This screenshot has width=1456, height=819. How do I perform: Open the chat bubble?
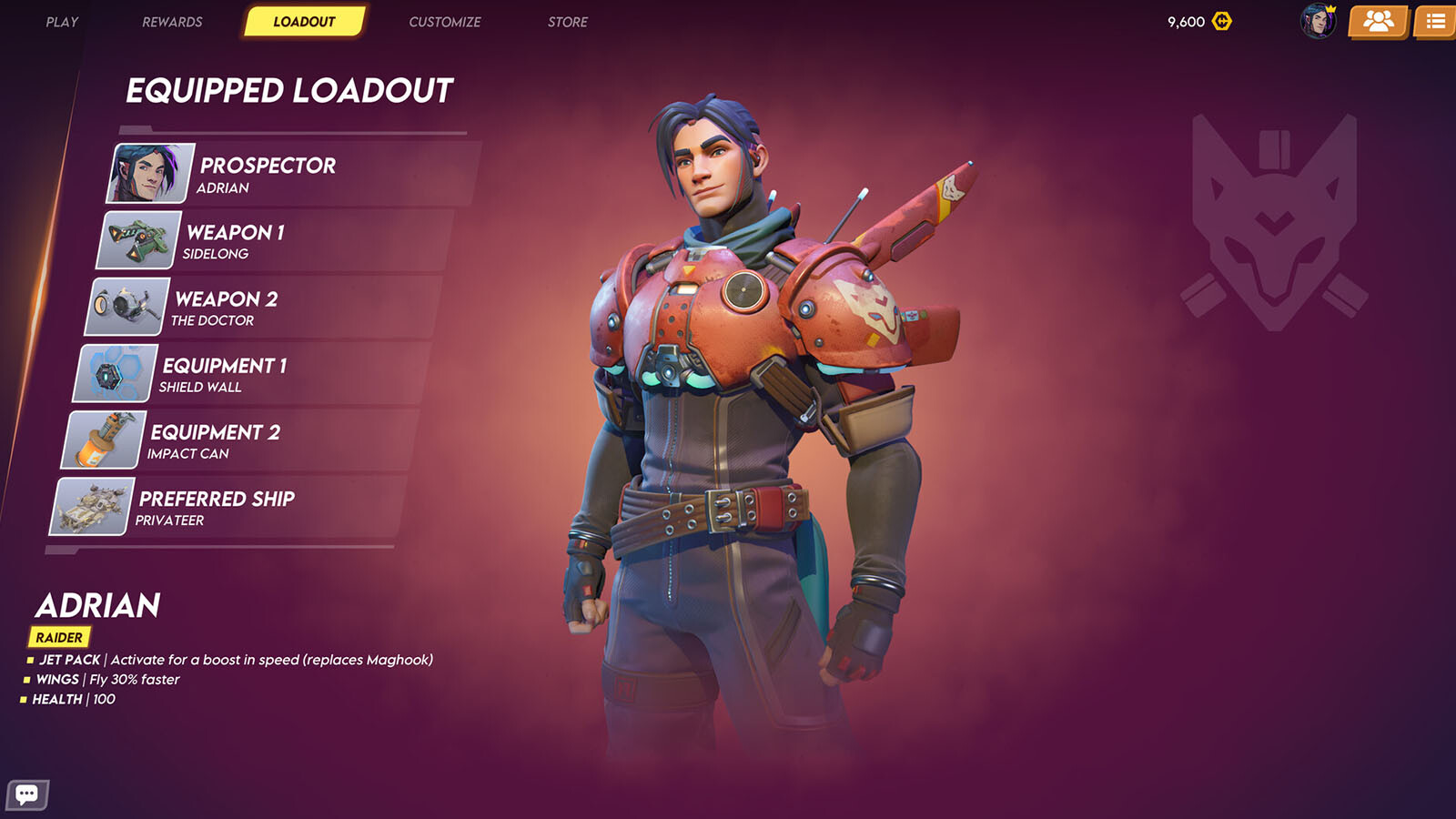click(27, 794)
